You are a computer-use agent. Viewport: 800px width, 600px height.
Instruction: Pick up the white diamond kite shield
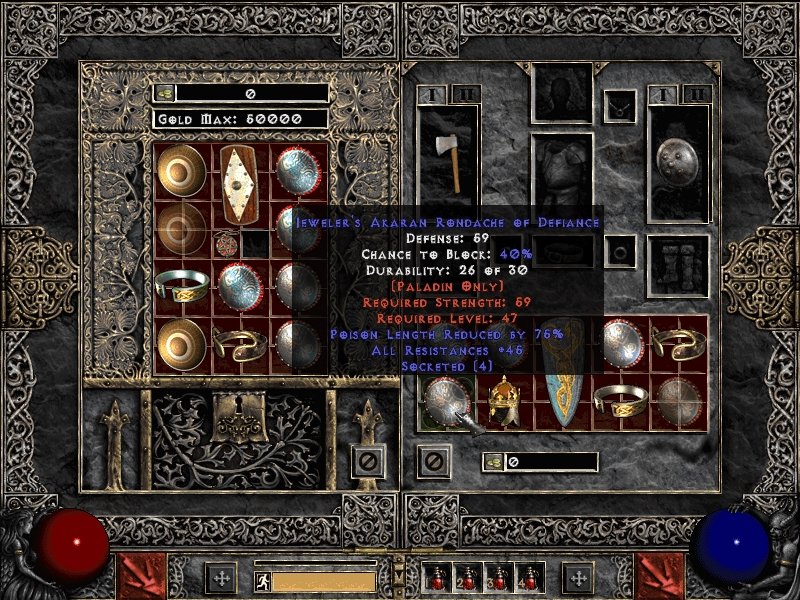click(x=239, y=185)
